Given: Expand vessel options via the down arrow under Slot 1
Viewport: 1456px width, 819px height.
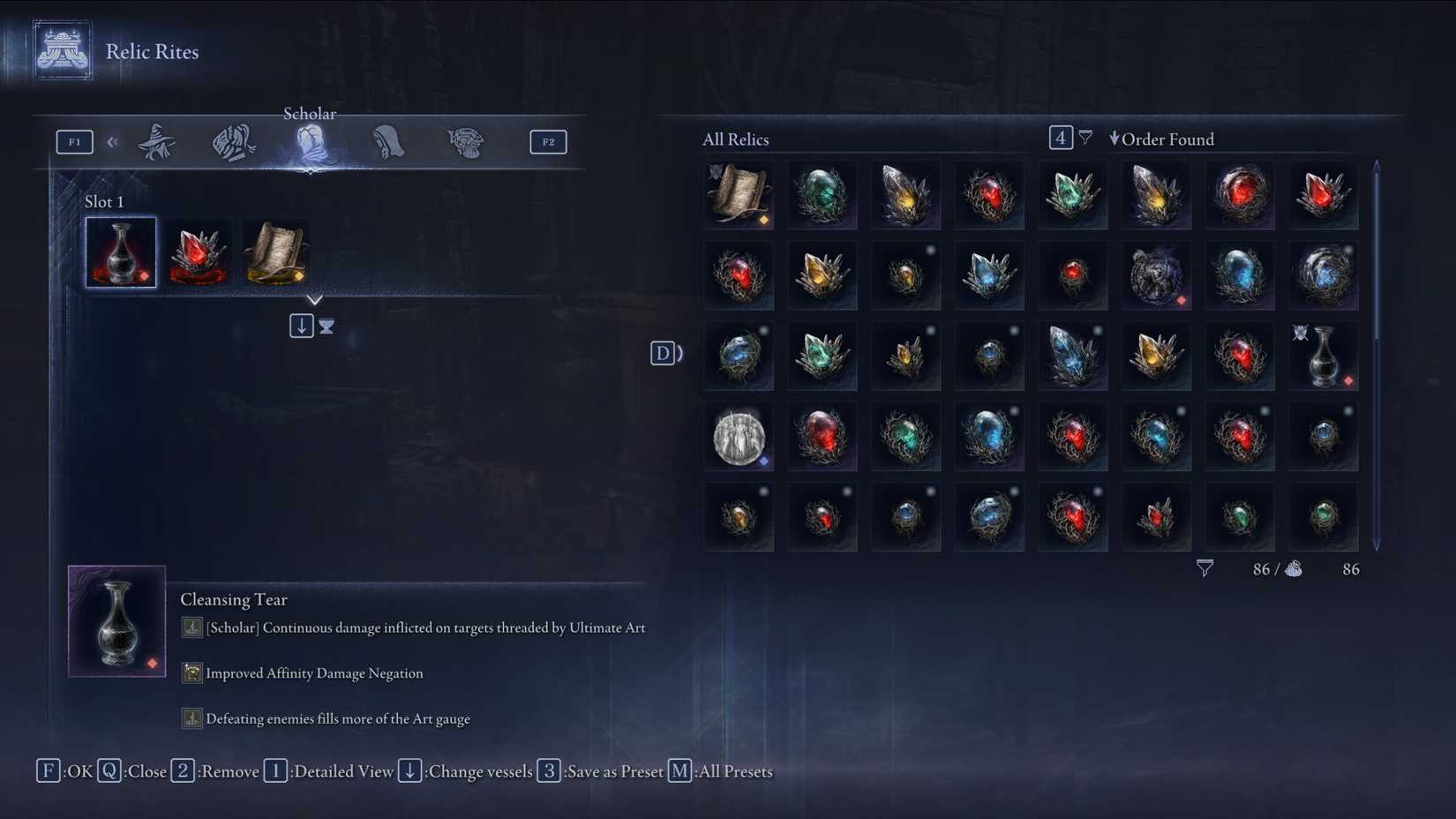Looking at the screenshot, I should [x=301, y=325].
